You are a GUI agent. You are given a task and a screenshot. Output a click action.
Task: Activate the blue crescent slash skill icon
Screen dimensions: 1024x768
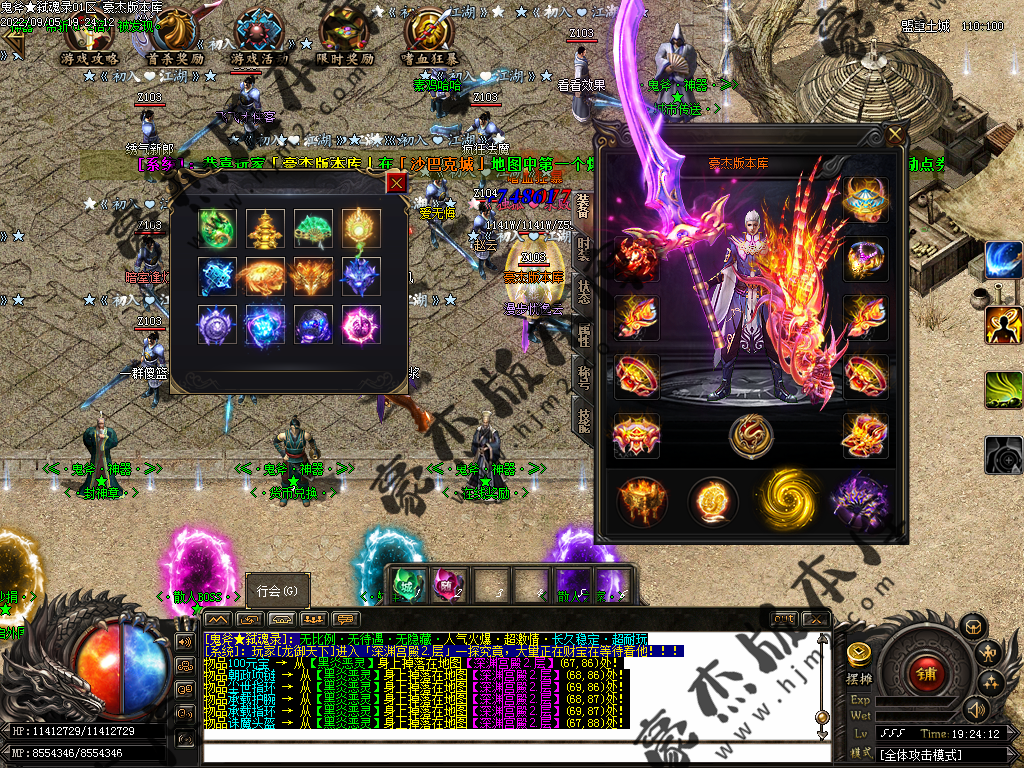click(1003, 260)
